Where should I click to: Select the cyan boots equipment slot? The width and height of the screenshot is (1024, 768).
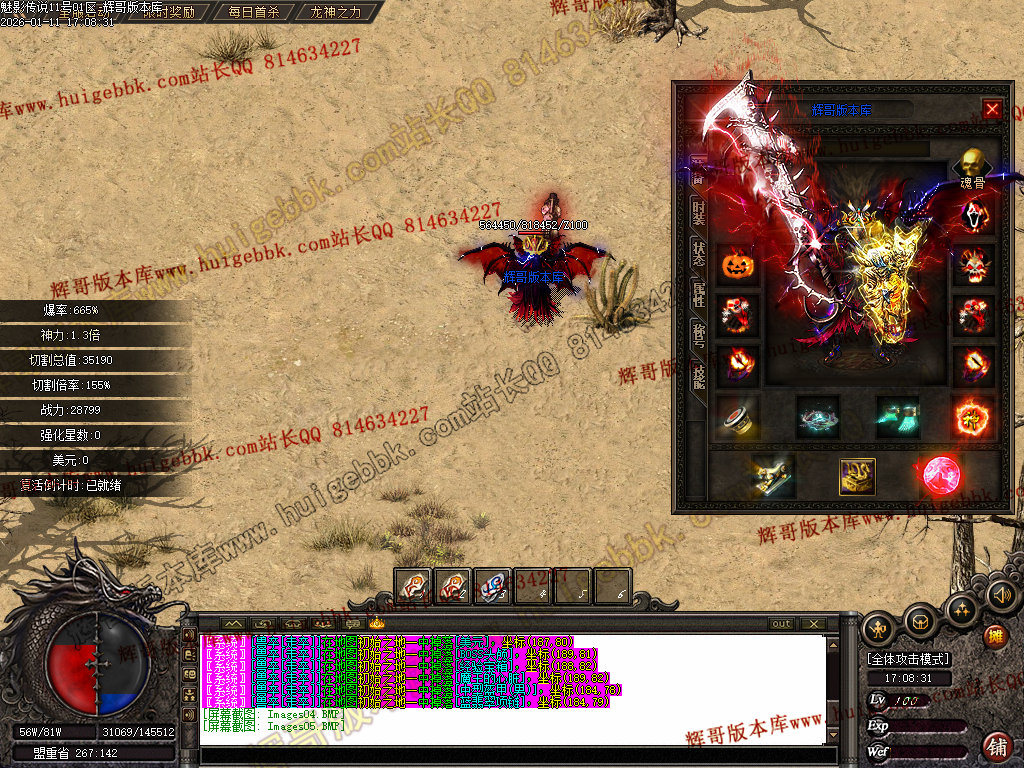[x=897, y=416]
